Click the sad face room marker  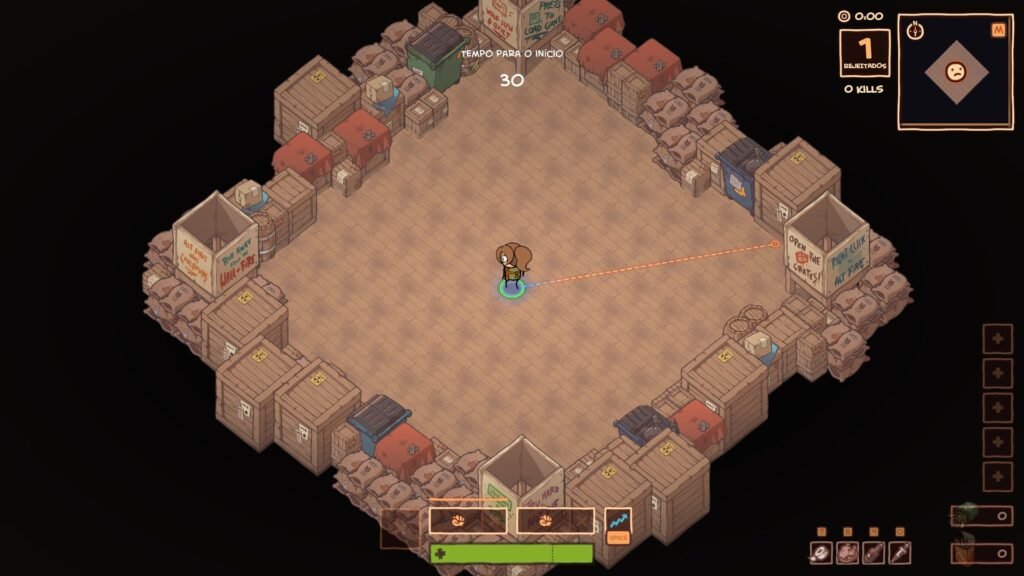[956, 72]
